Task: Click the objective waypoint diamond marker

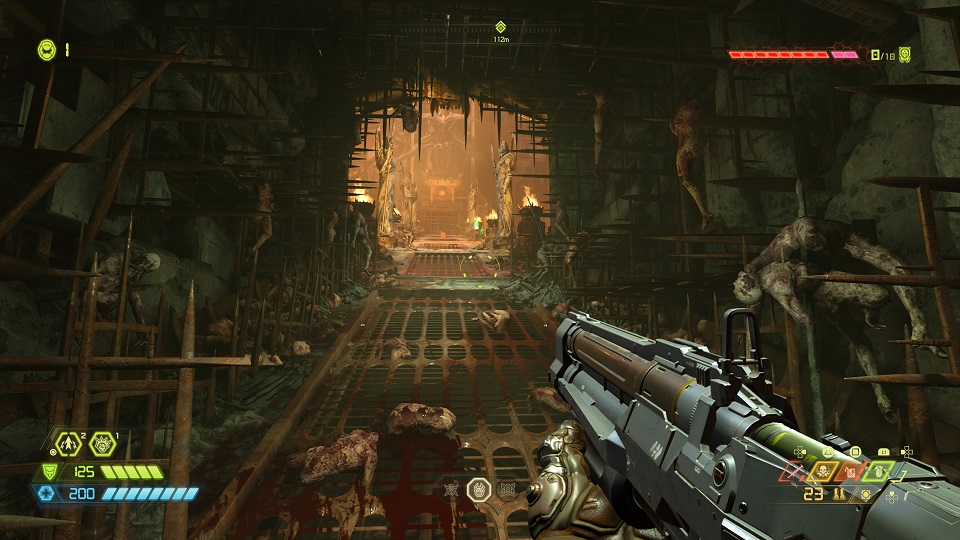Action: click(x=500, y=27)
